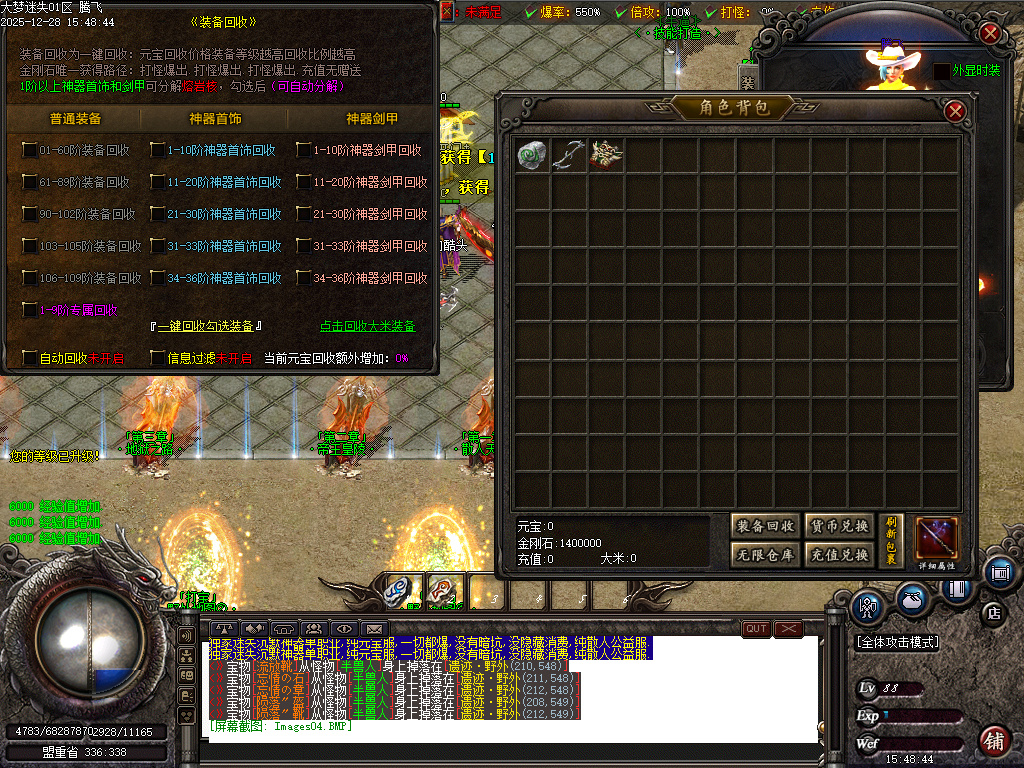Enable 1-10阶神器首饰回收 checkbox
This screenshot has height=768, width=1024.
click(x=158, y=150)
